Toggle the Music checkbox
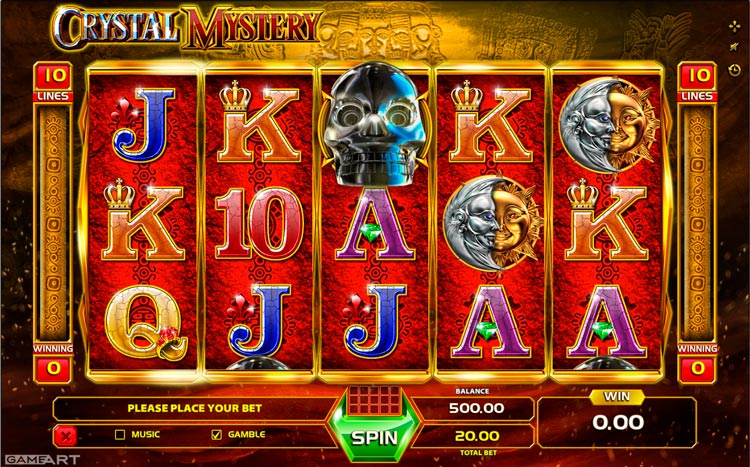750x467 pixels. click(120, 435)
